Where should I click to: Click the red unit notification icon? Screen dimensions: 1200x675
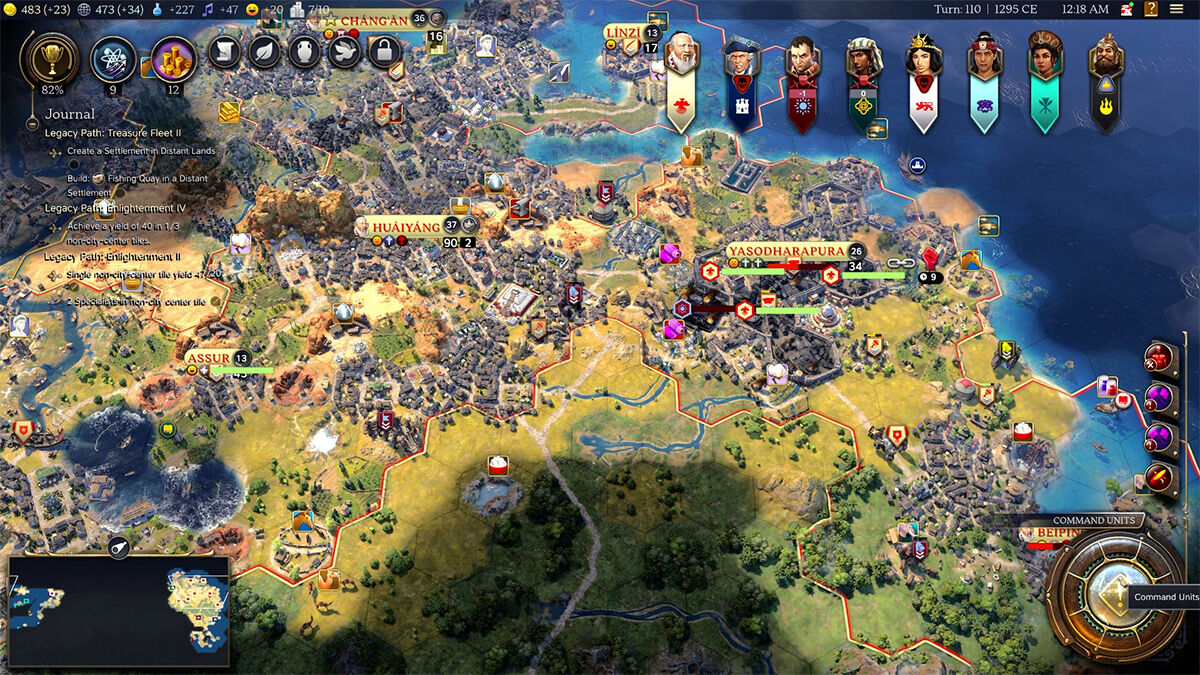pyautogui.click(x=1159, y=357)
